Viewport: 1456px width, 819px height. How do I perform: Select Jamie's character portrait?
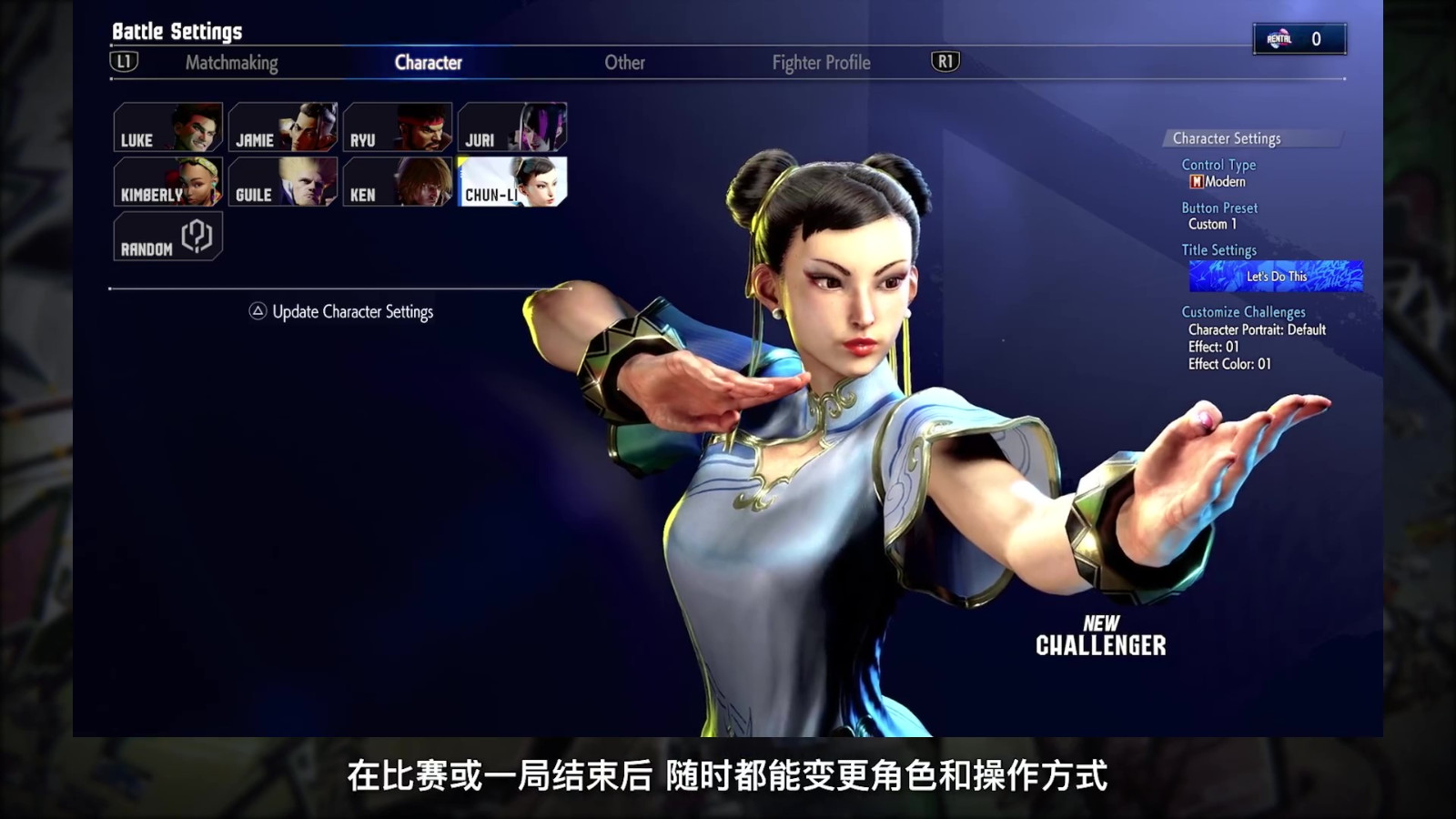(283, 127)
